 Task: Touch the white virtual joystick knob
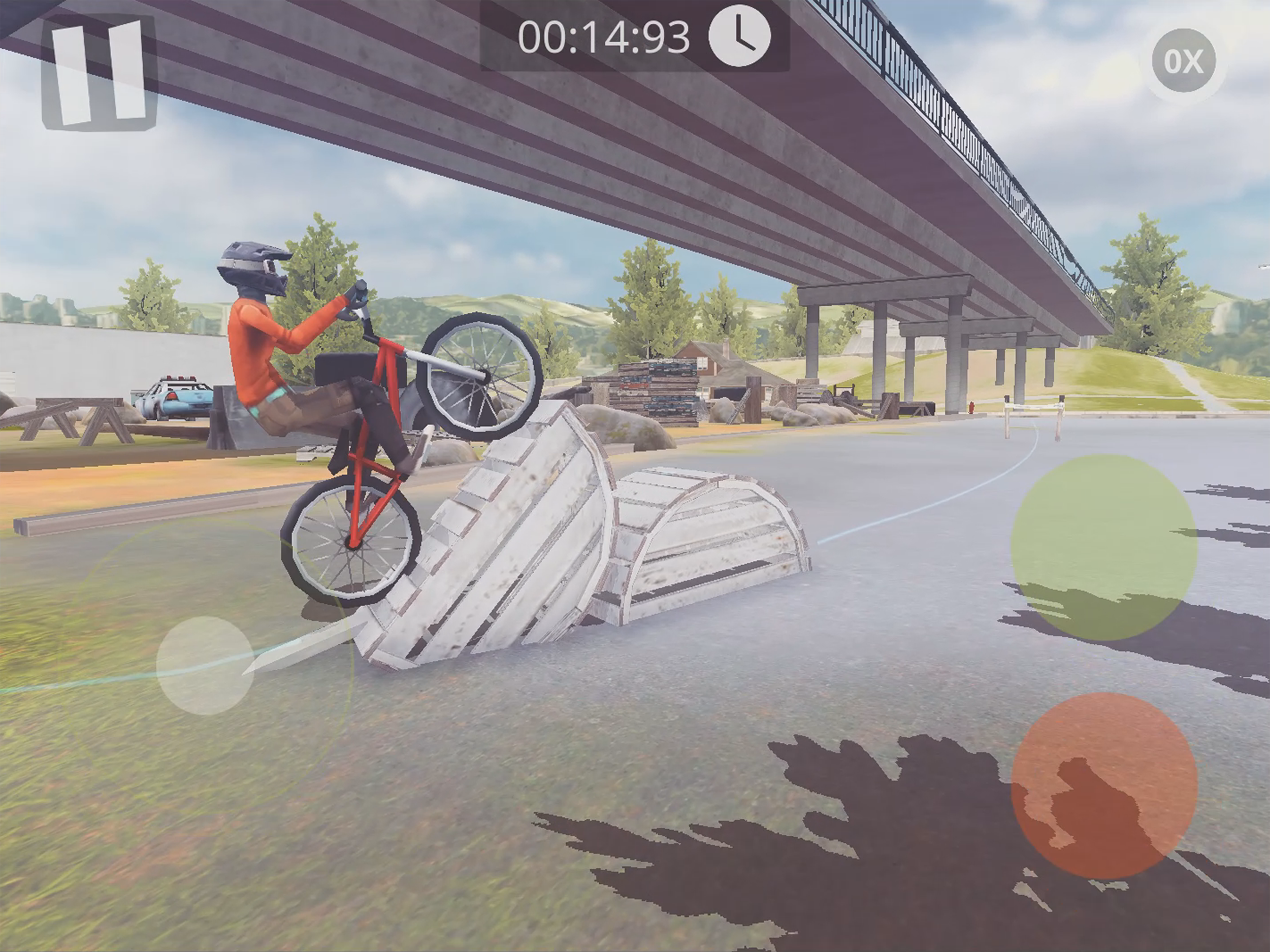(x=205, y=665)
